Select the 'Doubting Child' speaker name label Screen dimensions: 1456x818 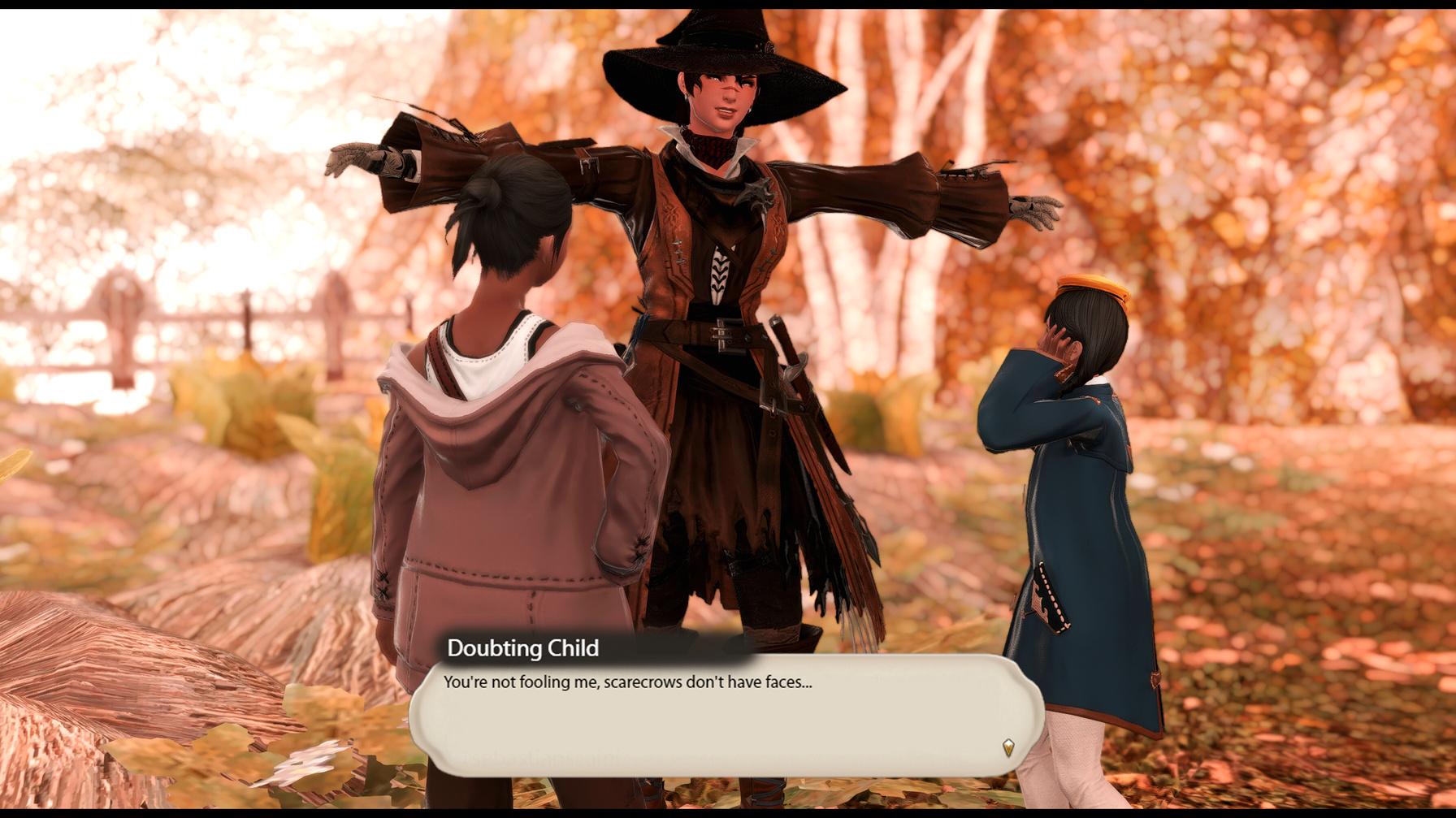click(522, 648)
